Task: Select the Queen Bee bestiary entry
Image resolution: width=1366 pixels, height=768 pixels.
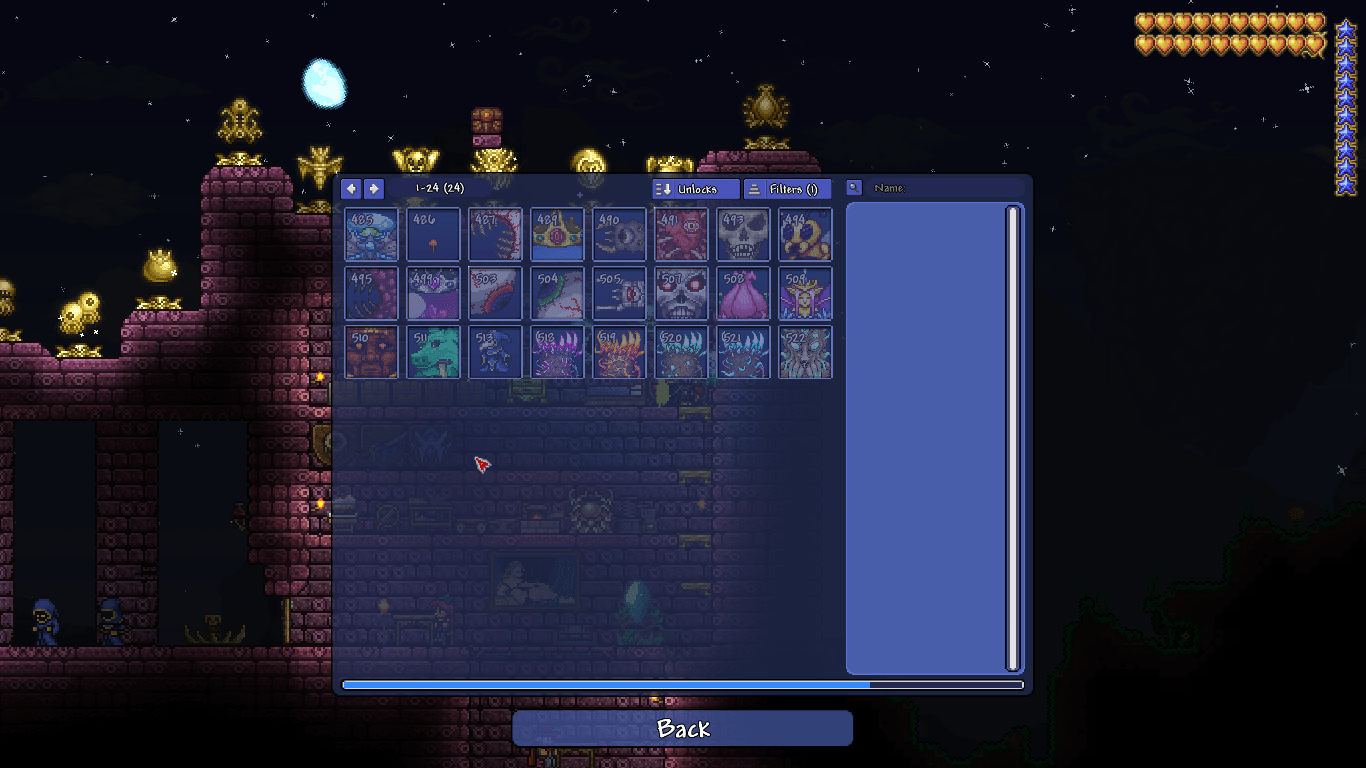Action: coord(805,234)
